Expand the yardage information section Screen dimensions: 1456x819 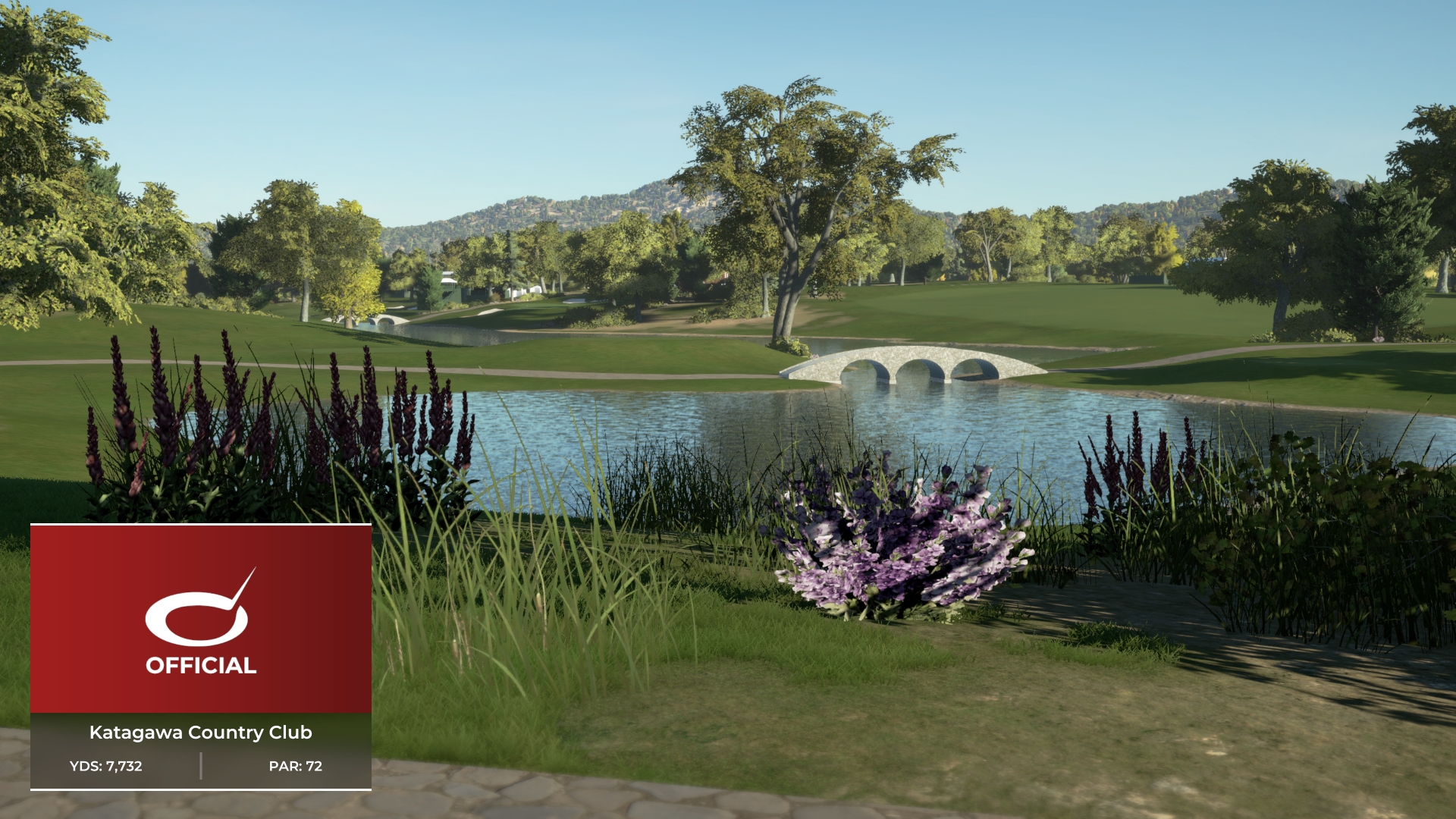[x=106, y=766]
